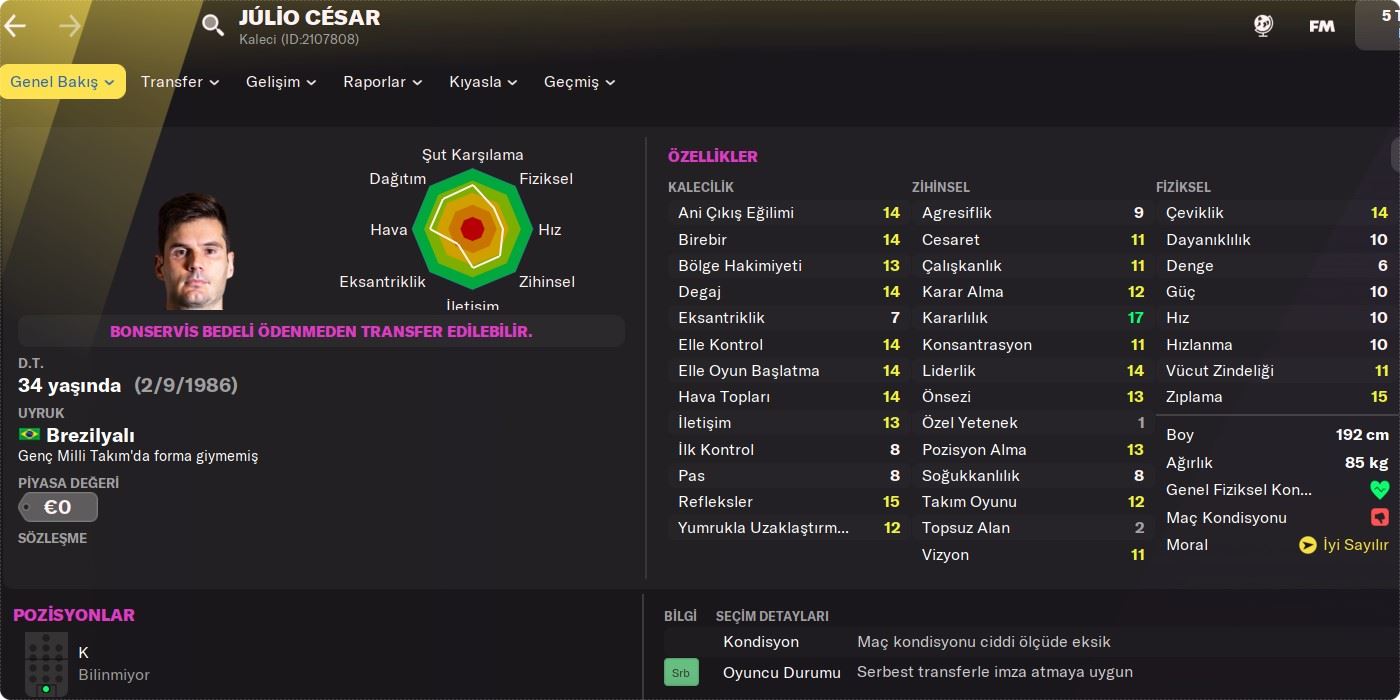Go back using the left arrow
The width and height of the screenshot is (1400, 700).
15,26
